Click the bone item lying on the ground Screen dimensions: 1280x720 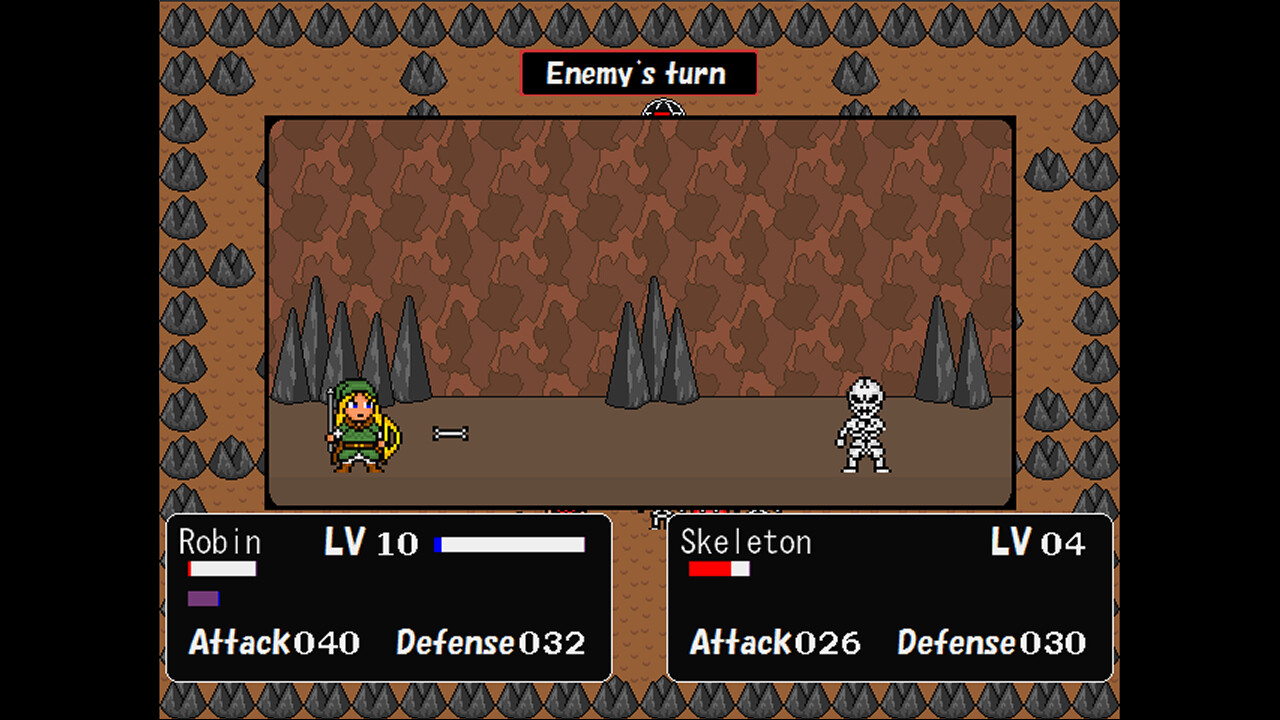[449, 432]
